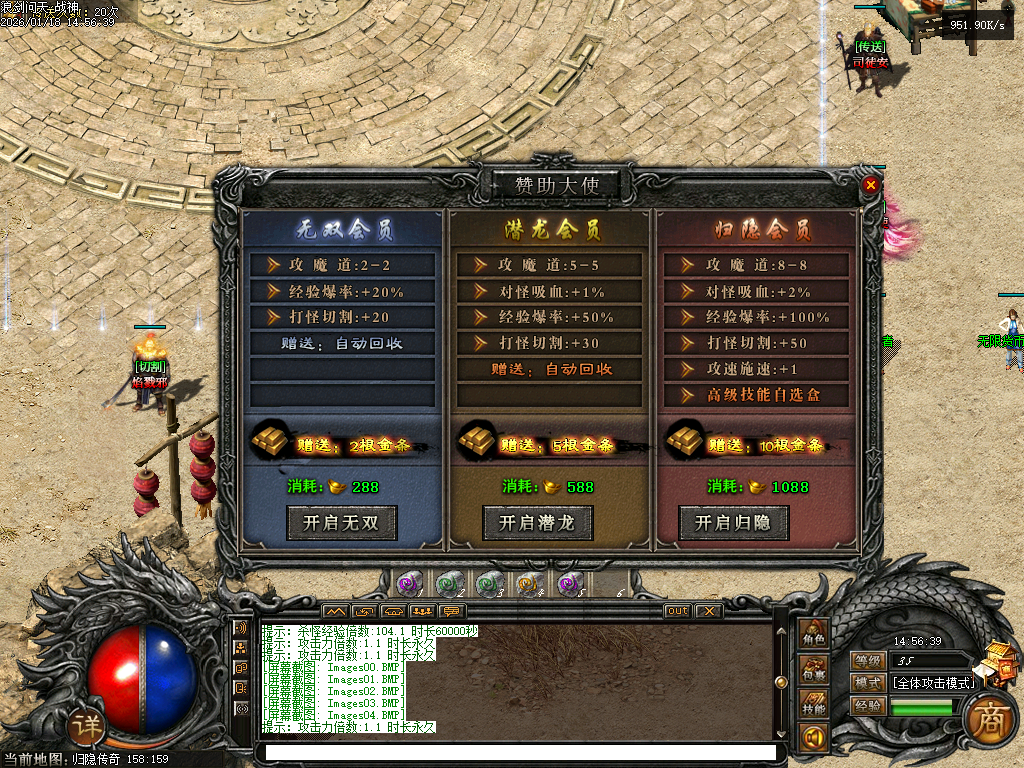
Task: Open the treasure pavilion icon above shop
Action: (x=998, y=662)
